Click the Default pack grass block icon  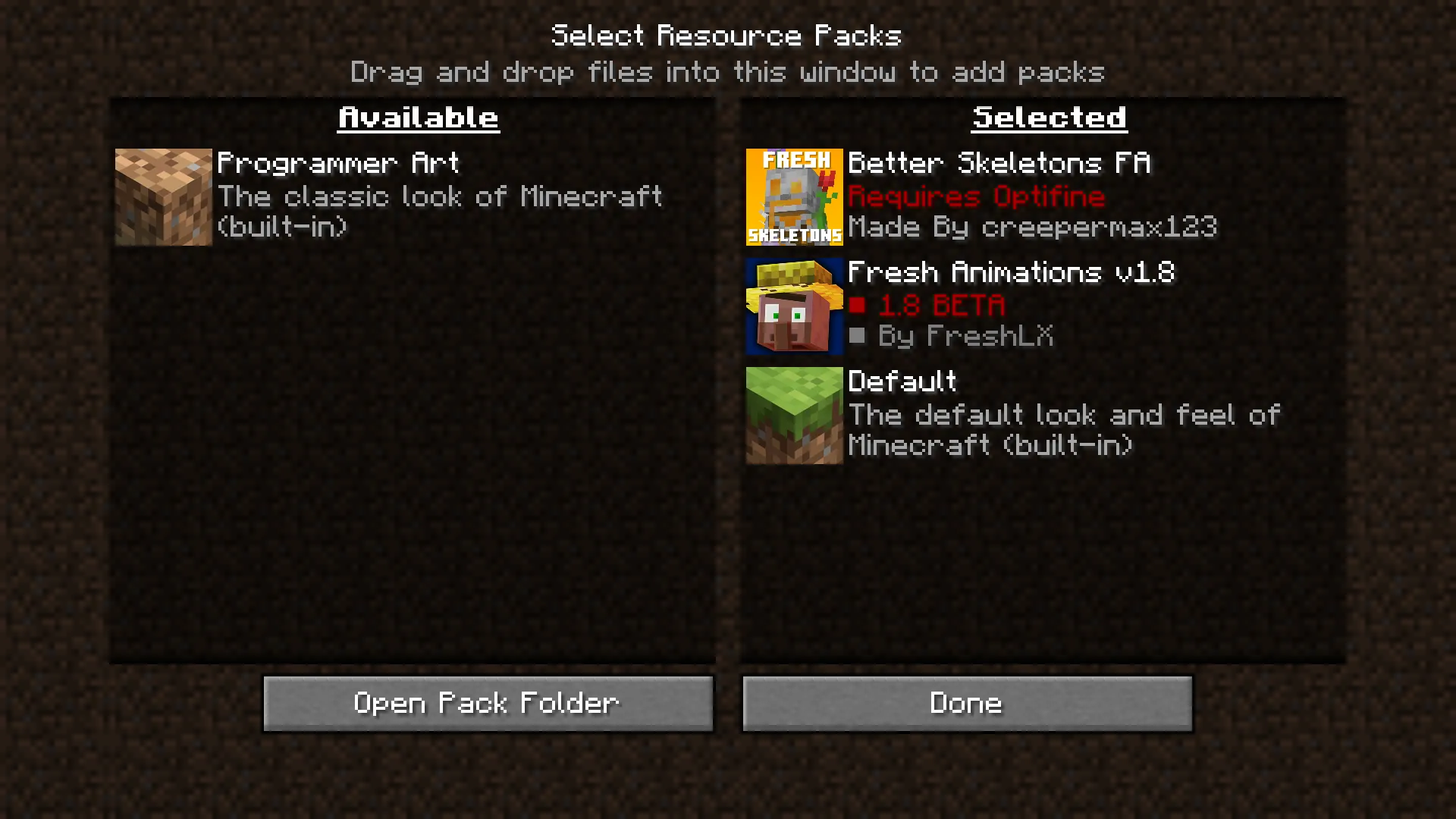793,414
